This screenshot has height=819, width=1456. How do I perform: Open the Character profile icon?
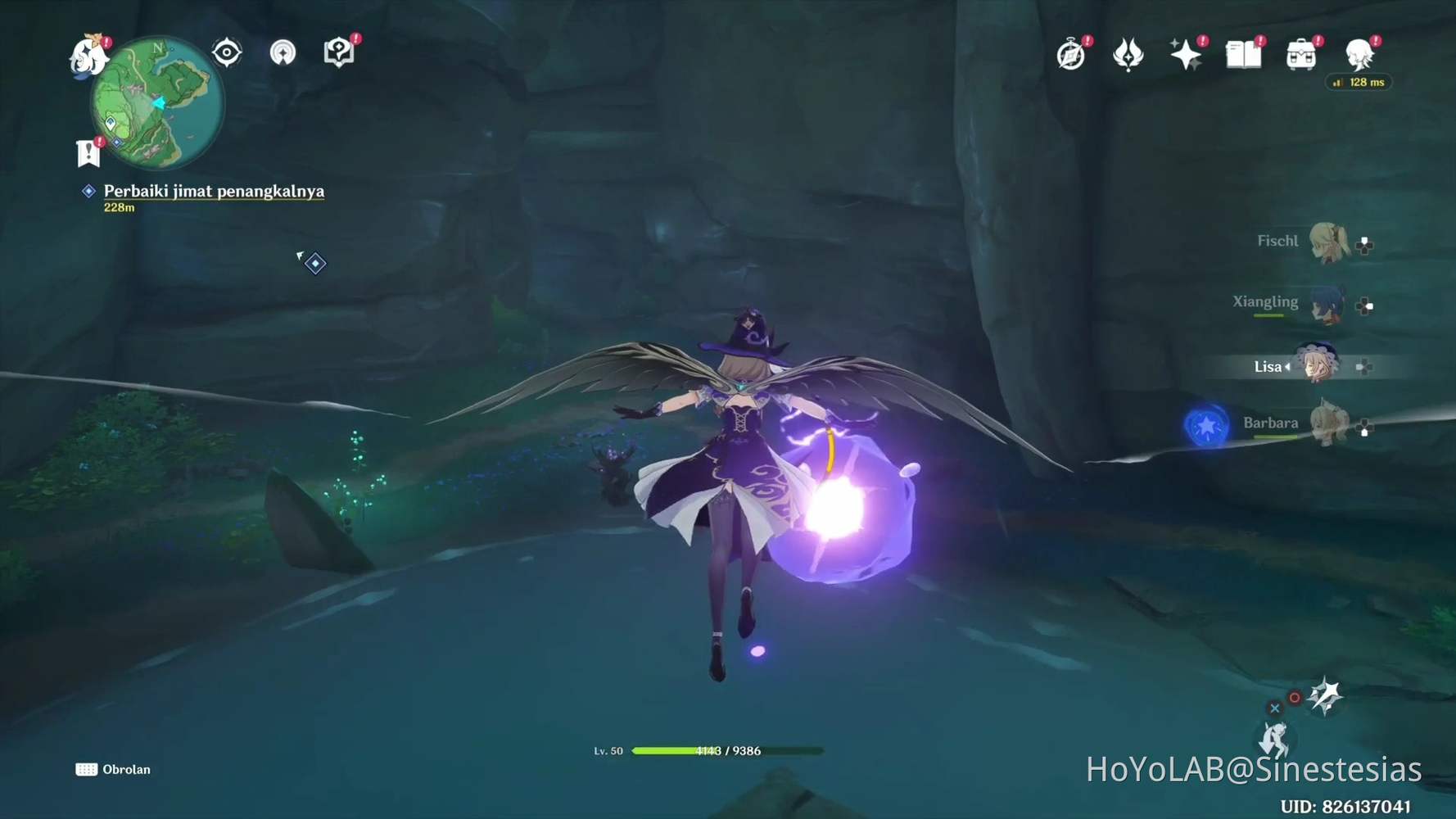(x=1357, y=55)
